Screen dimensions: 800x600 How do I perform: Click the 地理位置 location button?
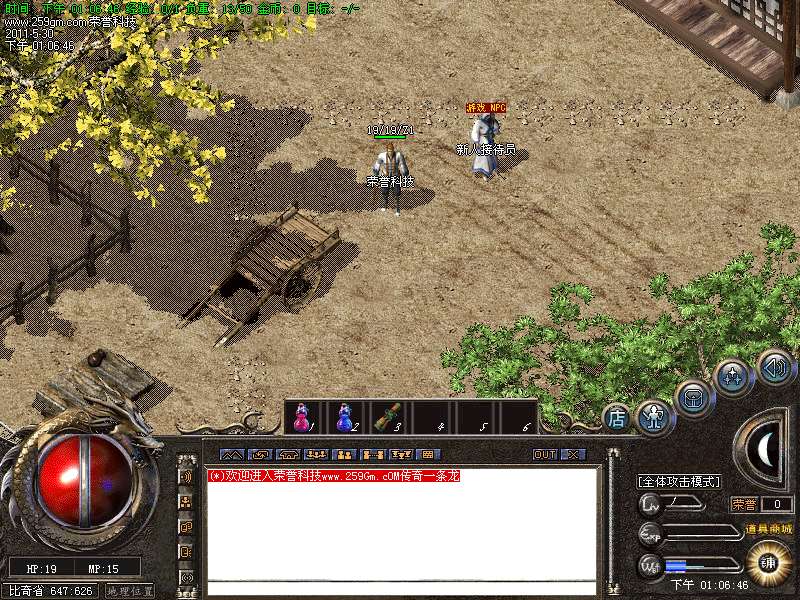[x=130, y=591]
